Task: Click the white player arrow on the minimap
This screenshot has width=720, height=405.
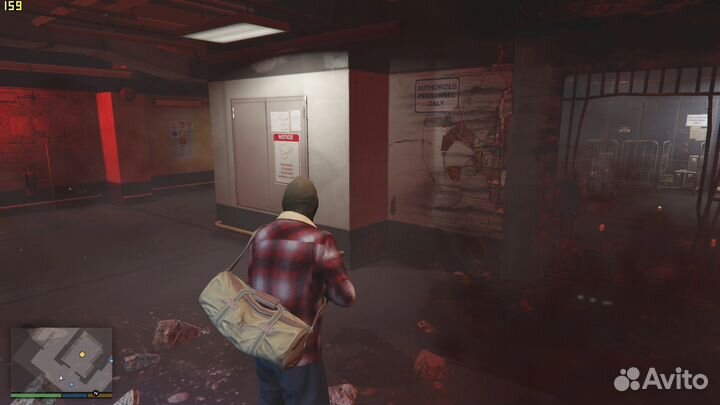Action: (x=61, y=377)
